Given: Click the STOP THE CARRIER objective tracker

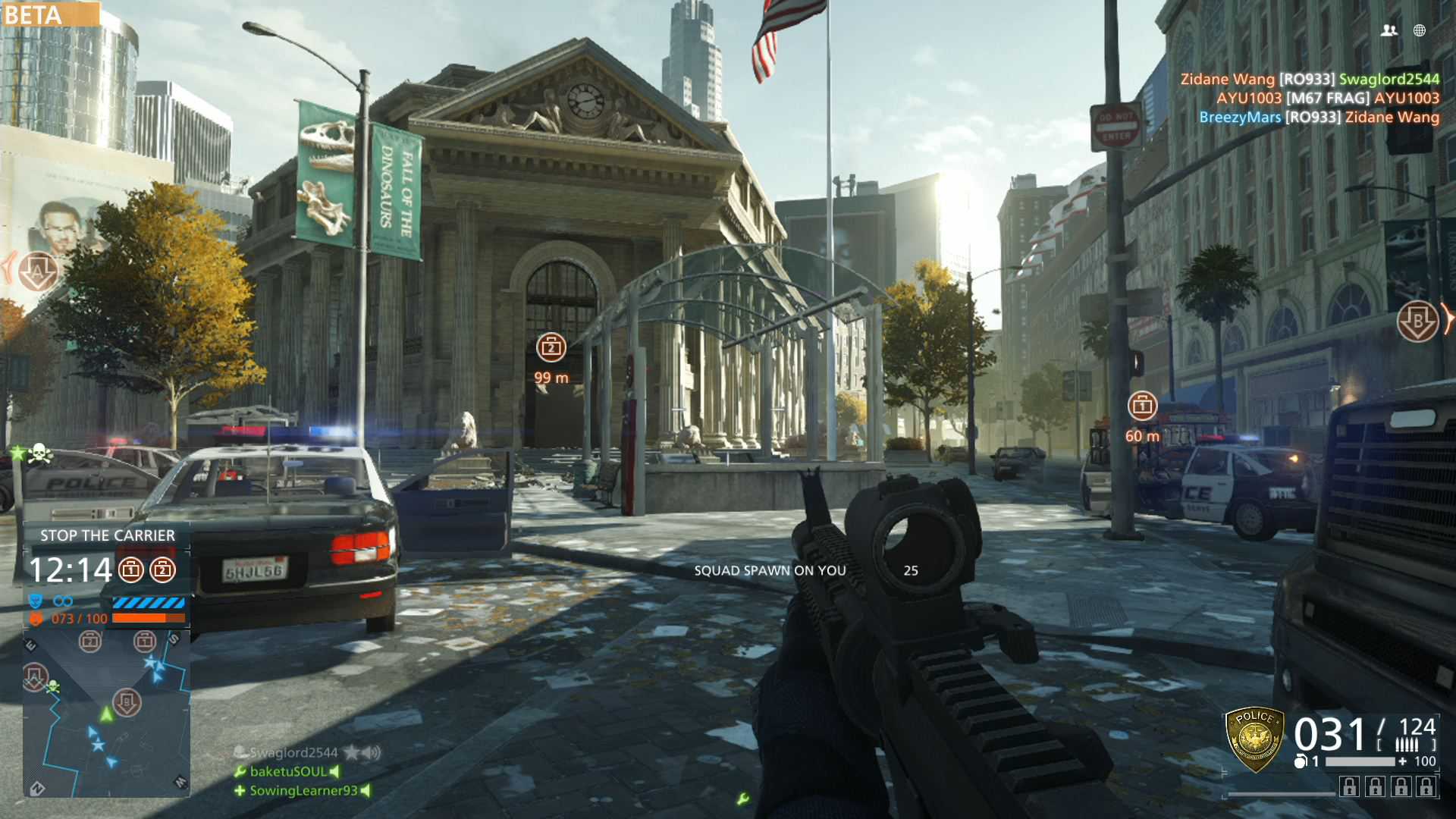Looking at the screenshot, I should [107, 535].
